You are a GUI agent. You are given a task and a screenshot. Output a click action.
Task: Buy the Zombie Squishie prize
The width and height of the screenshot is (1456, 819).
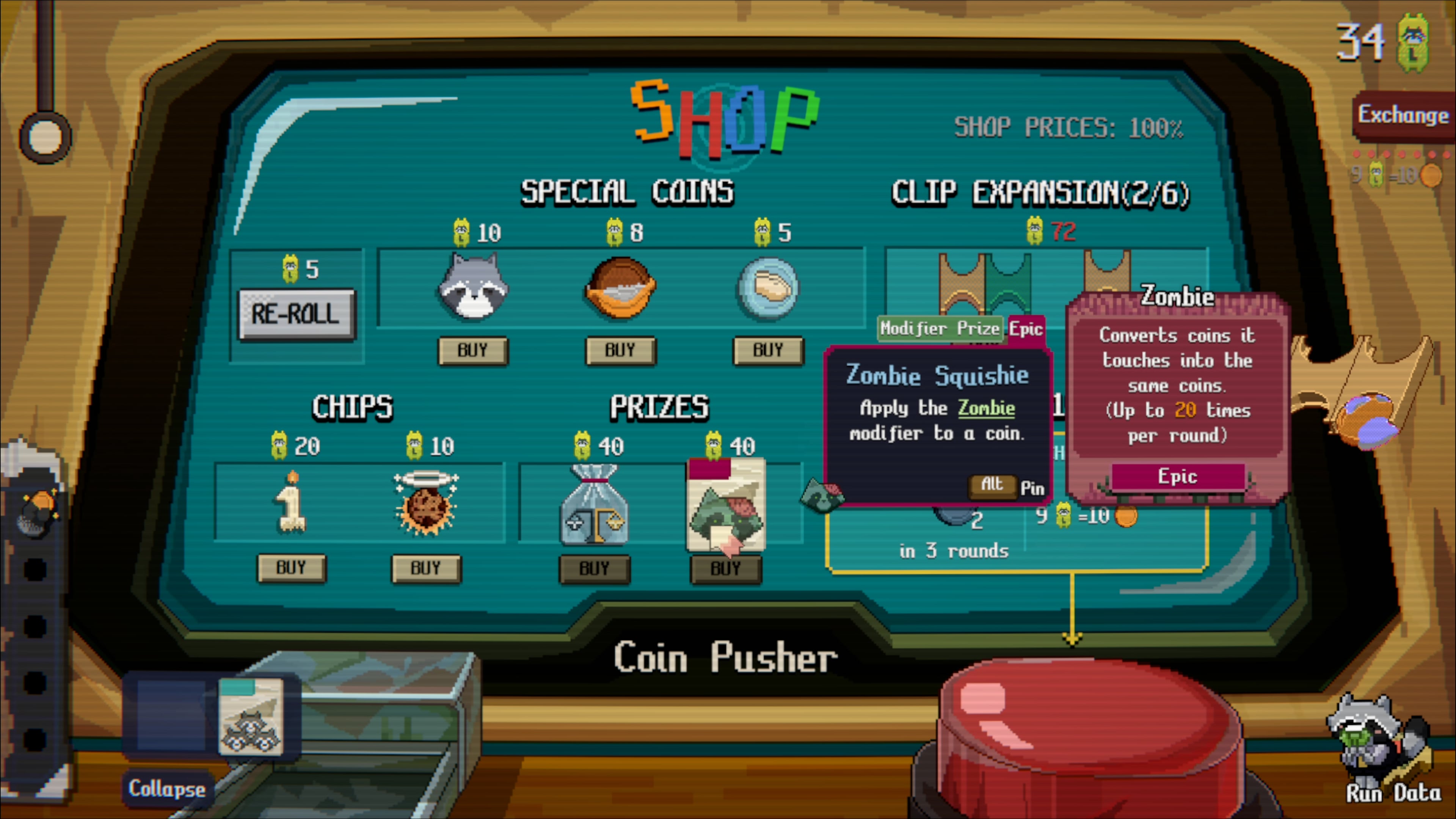(x=726, y=568)
